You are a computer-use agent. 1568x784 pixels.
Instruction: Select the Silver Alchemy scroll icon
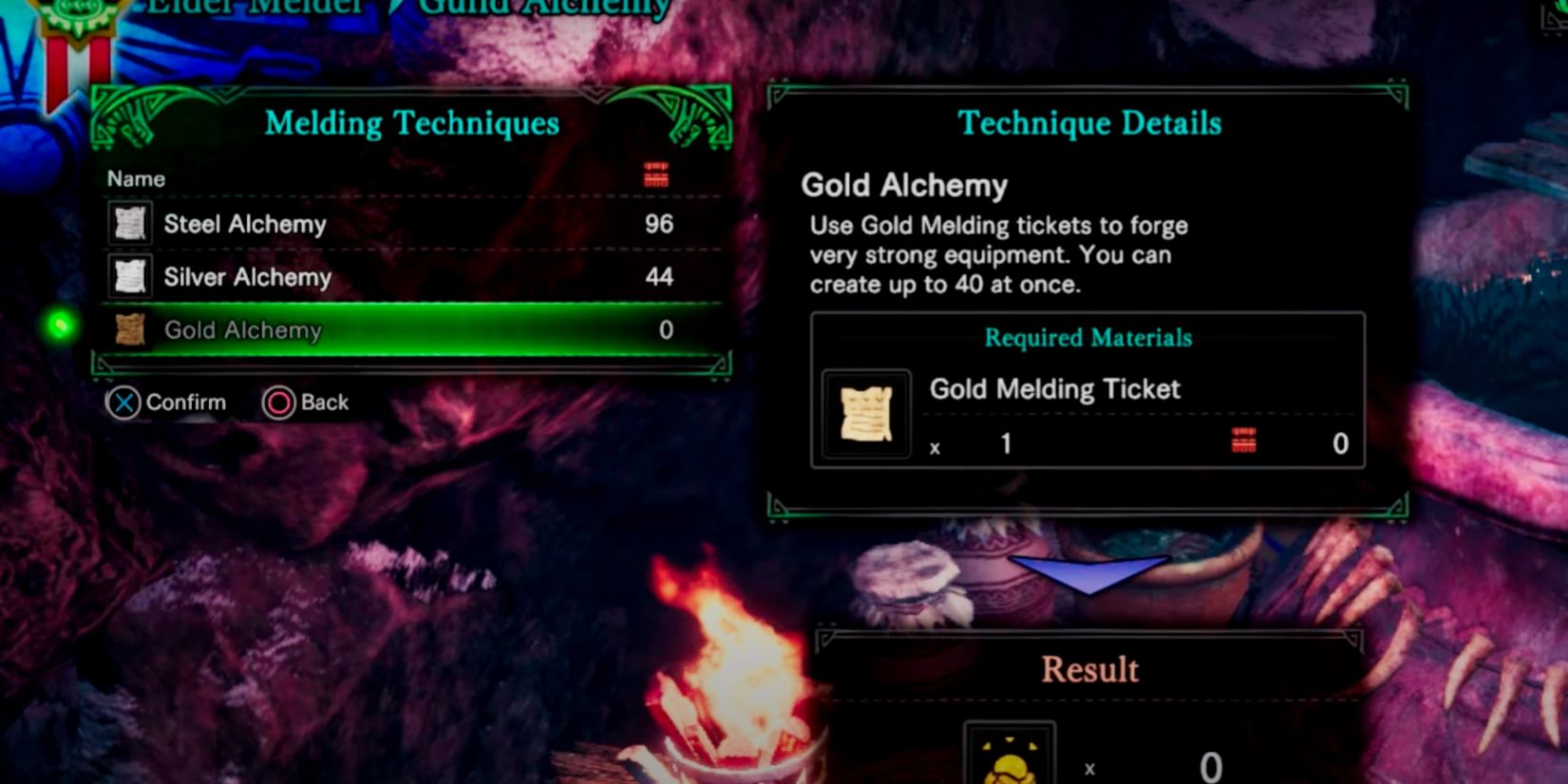[x=128, y=277]
